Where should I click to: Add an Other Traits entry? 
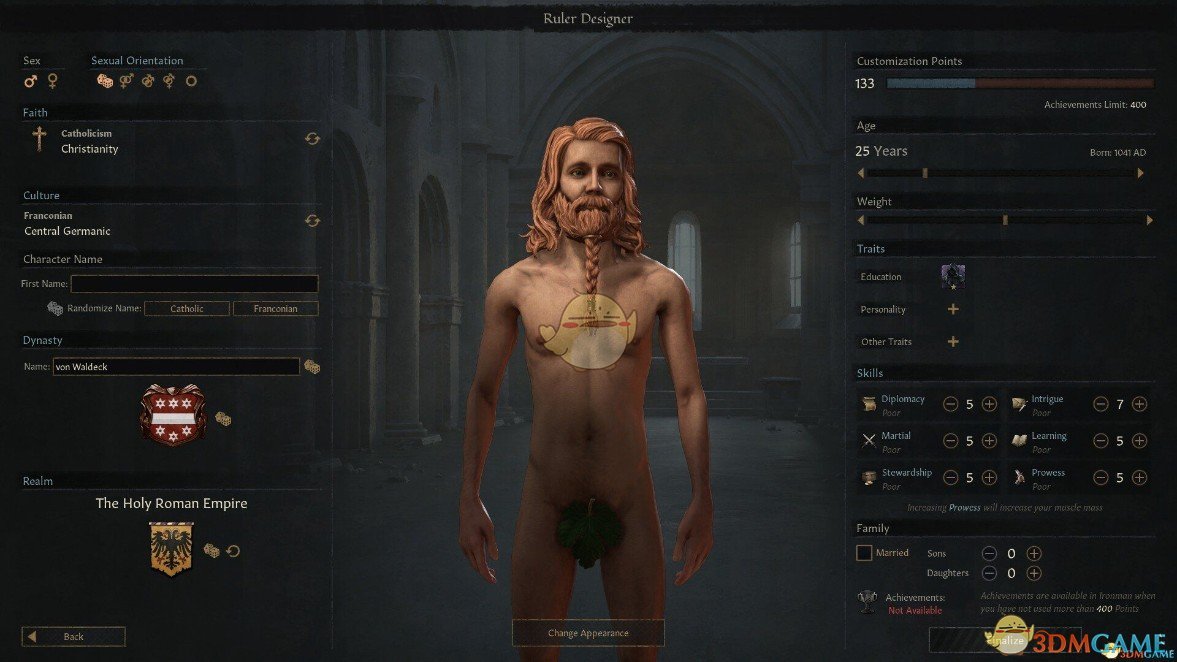click(953, 342)
